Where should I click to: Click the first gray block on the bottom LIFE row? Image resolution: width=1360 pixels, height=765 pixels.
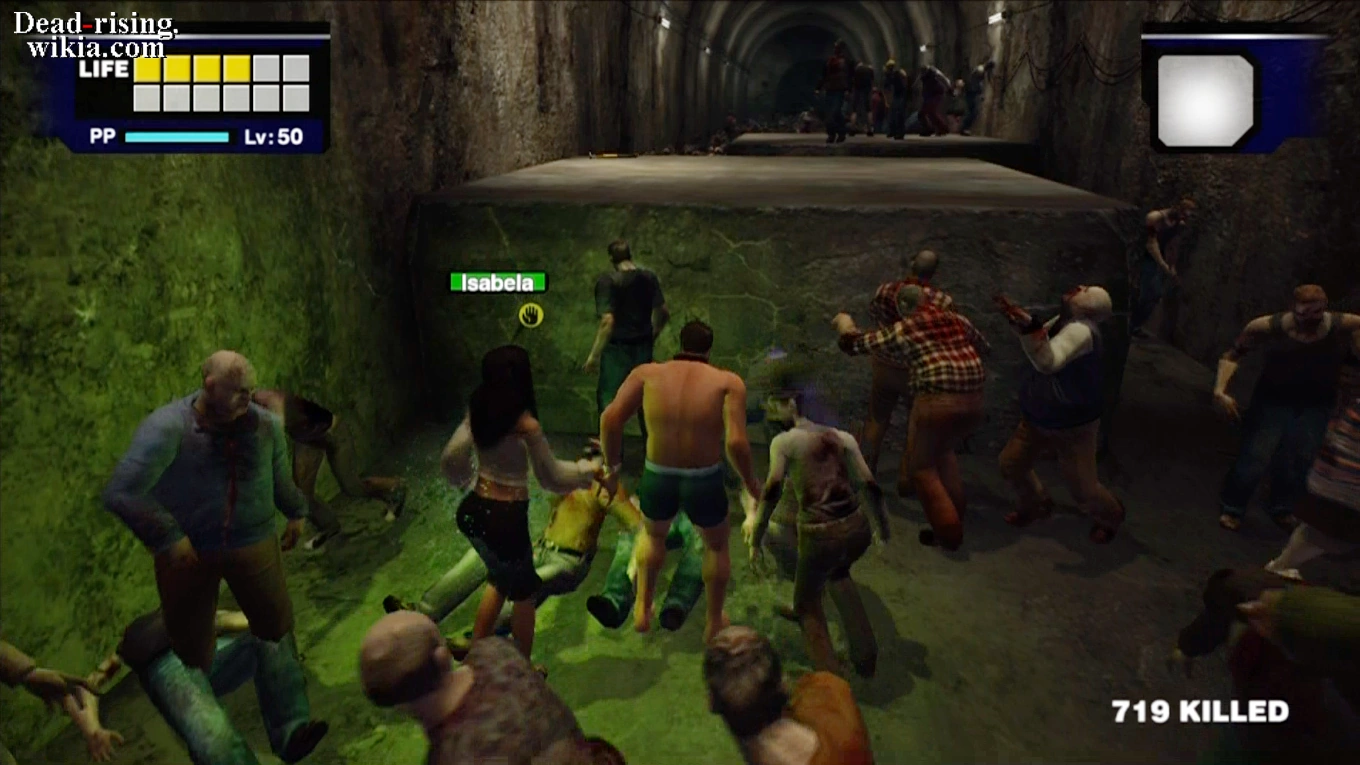click(x=146, y=97)
